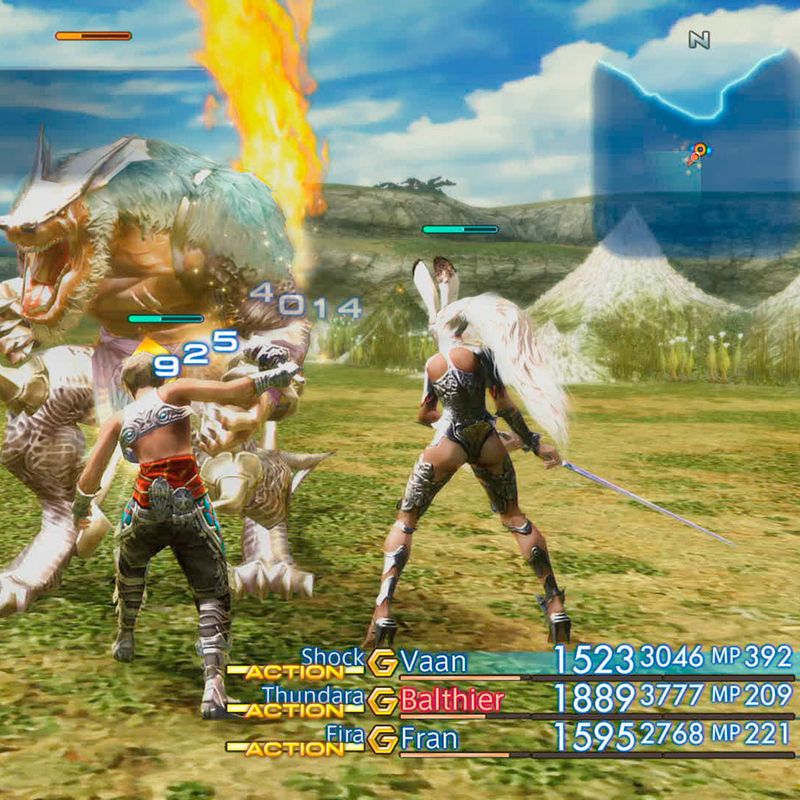800x800 pixels.
Task: Click the gambit G icon beside Fran
Action: coord(382,741)
